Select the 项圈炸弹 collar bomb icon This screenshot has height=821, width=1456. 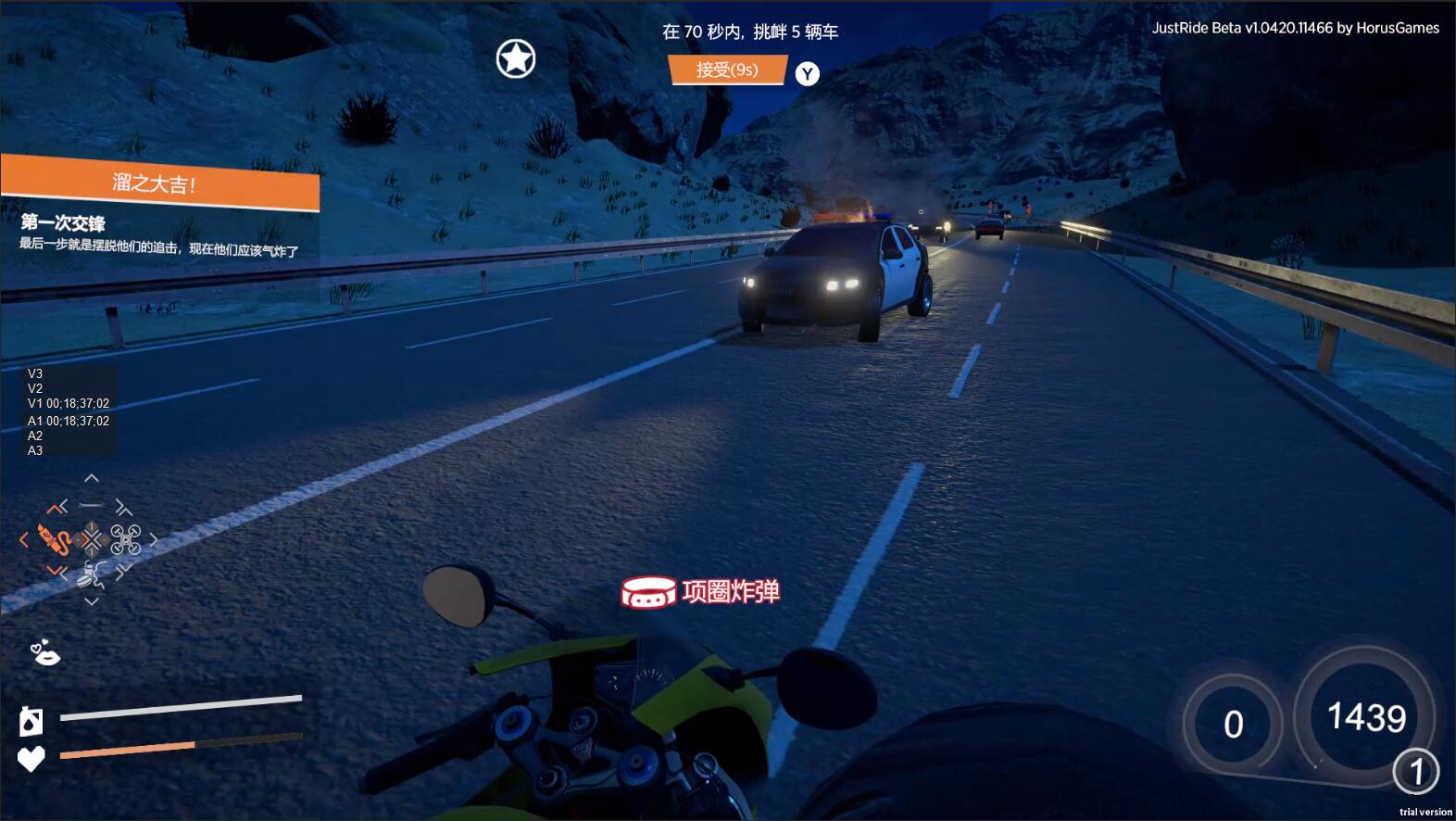coord(648,593)
